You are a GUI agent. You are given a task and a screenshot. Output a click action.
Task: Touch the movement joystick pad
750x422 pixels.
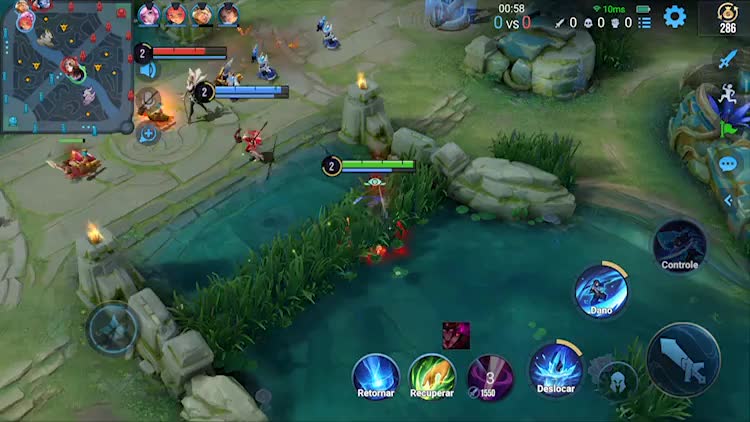pyautogui.click(x=113, y=328)
